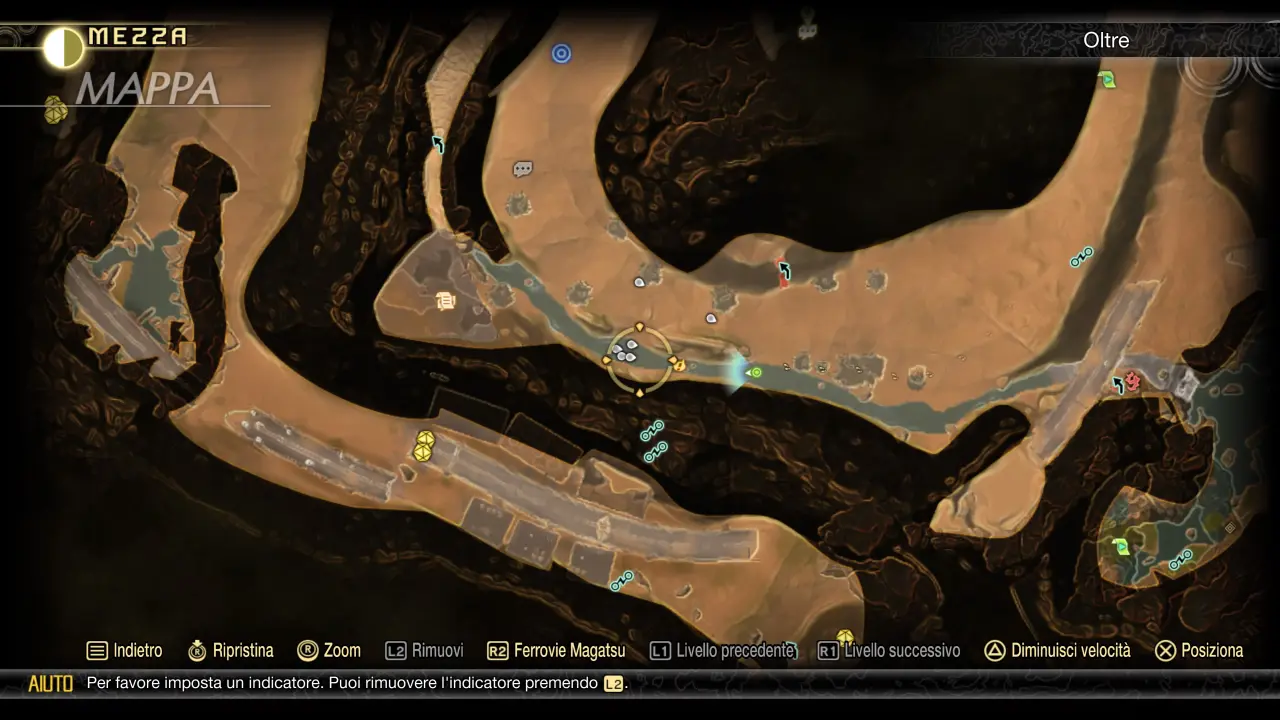Select the yellow gem marker under the MAPPA title
Image resolution: width=1280 pixels, height=720 pixels.
coord(56,111)
